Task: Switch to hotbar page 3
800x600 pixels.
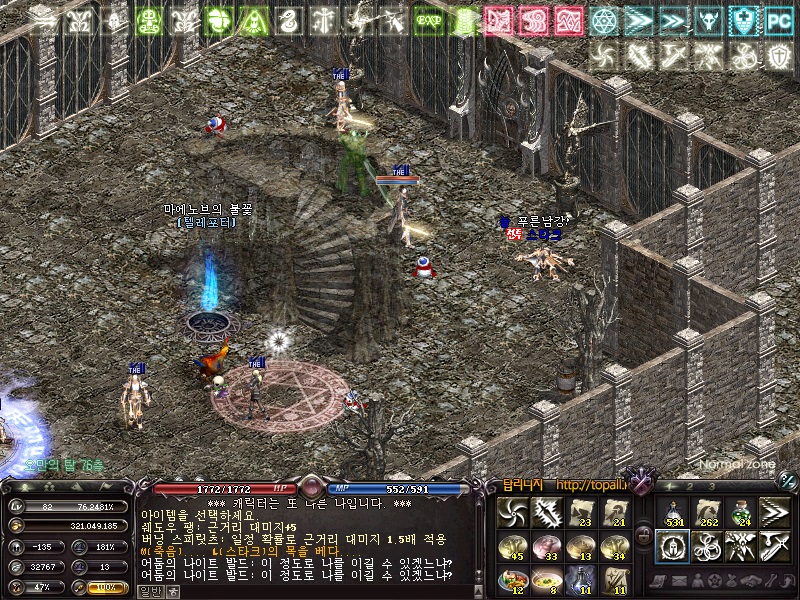Action: [712, 486]
